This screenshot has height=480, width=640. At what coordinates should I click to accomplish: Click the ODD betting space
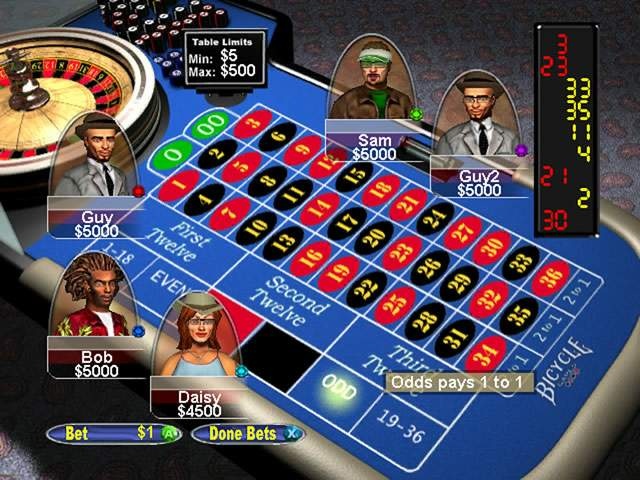340,388
